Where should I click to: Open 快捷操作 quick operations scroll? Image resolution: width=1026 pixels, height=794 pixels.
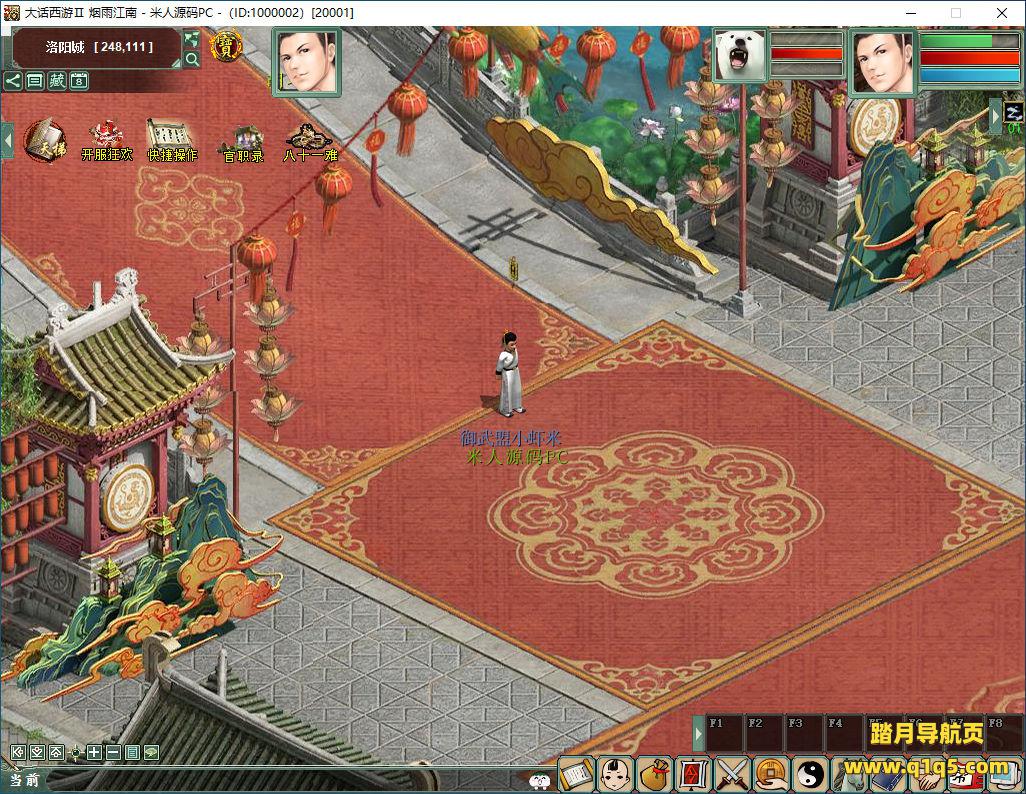tap(172, 139)
